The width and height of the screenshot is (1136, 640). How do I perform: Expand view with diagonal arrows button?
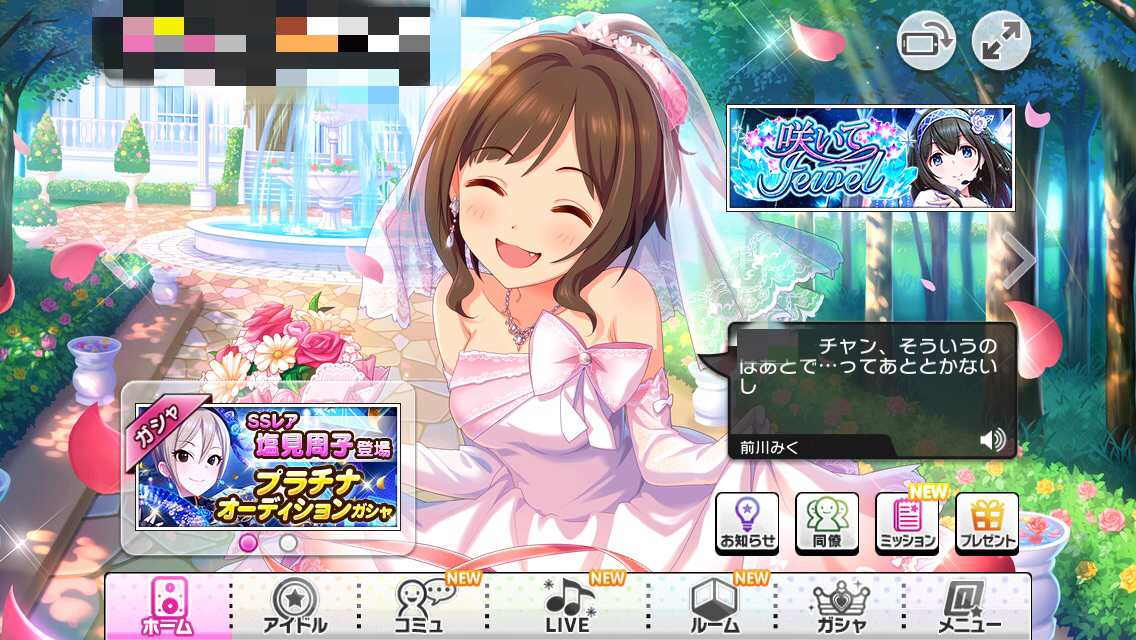pos(1001,41)
